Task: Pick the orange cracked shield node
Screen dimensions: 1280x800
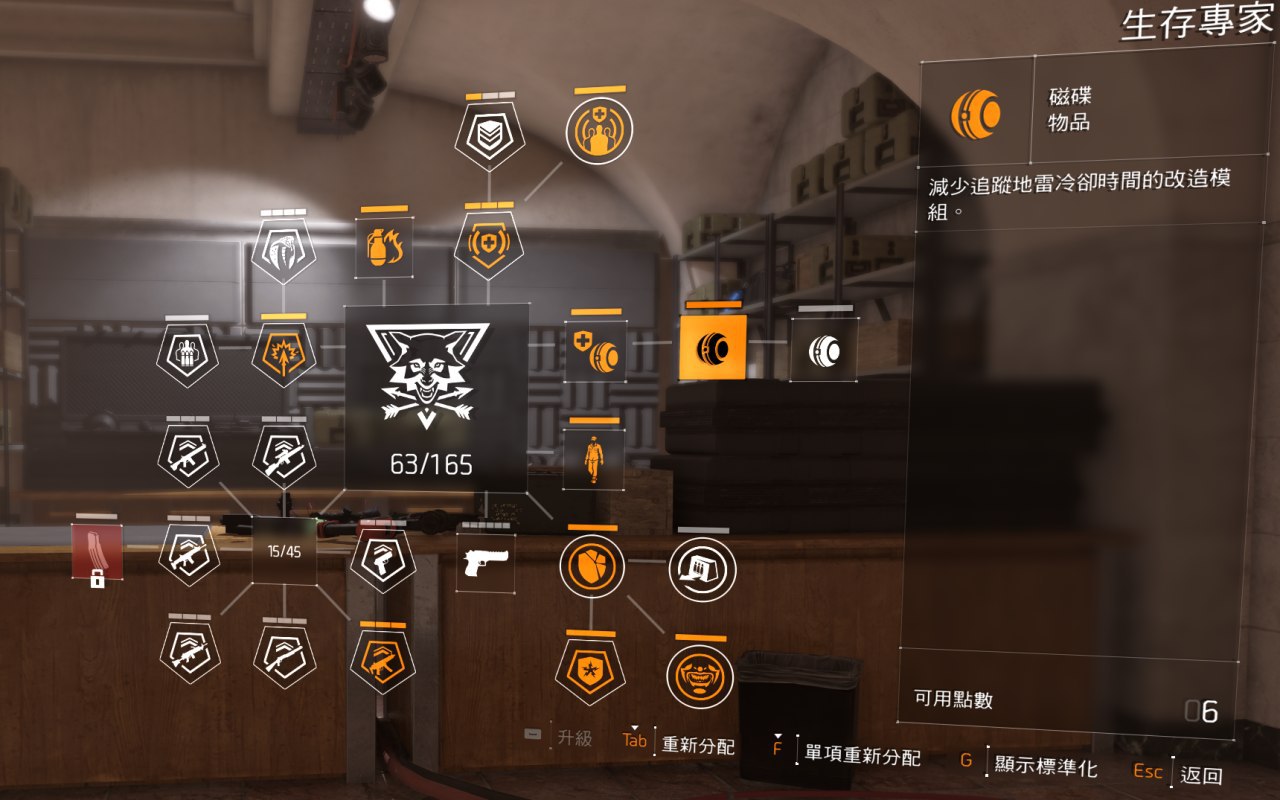Action: click(x=592, y=565)
